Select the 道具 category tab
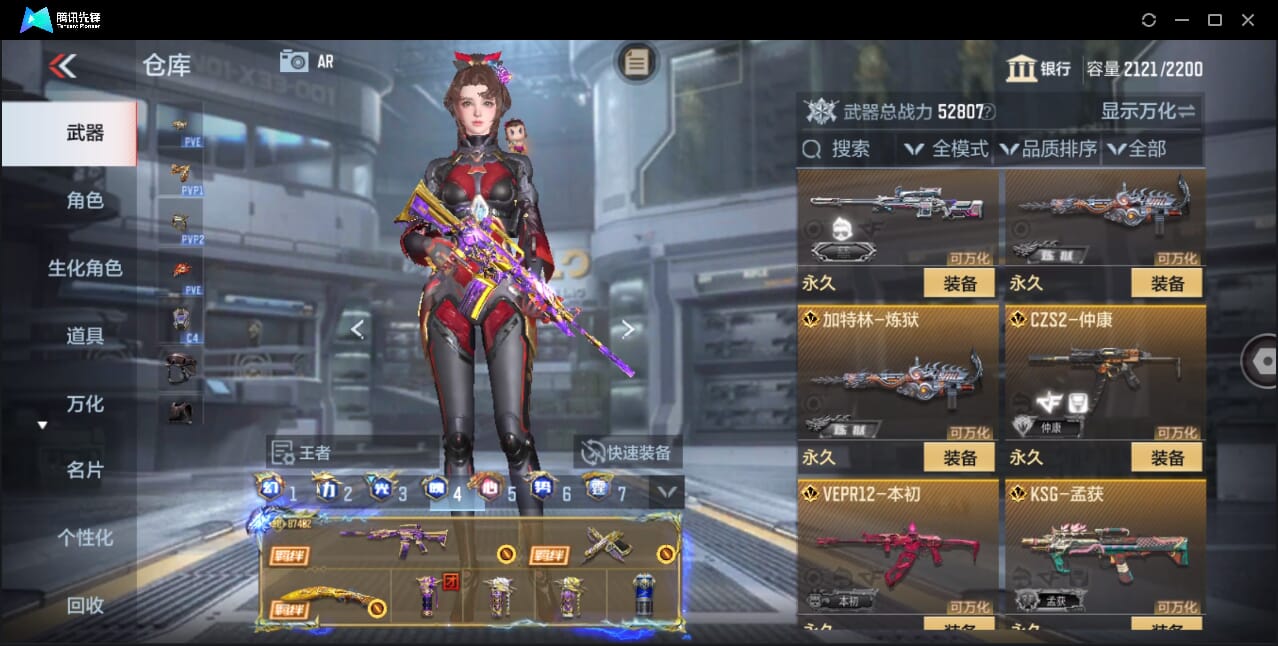Screen dimensions: 1278x646 tap(85, 336)
